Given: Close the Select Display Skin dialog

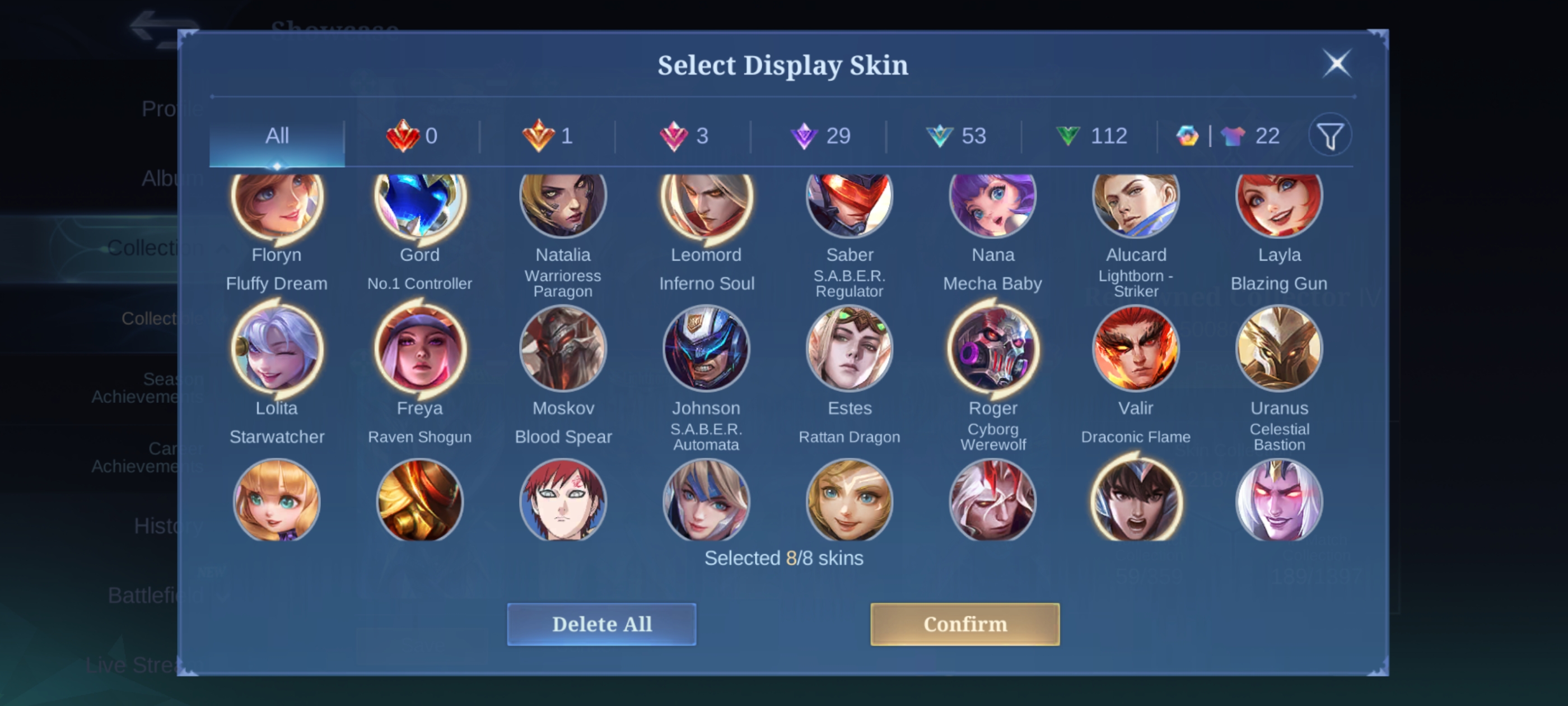Looking at the screenshot, I should tap(1337, 63).
